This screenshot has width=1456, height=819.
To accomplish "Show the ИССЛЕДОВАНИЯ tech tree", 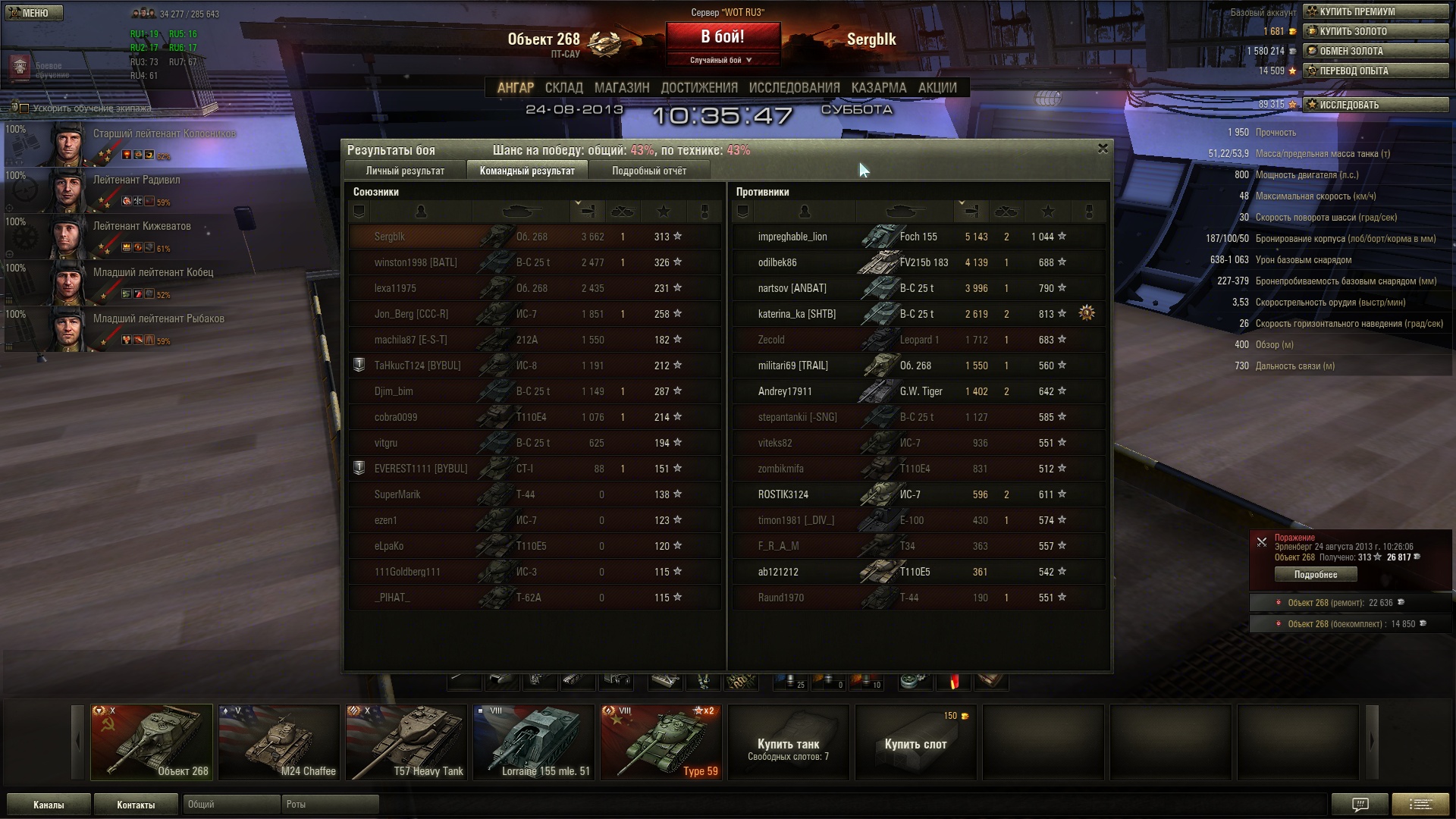I will point(794,88).
